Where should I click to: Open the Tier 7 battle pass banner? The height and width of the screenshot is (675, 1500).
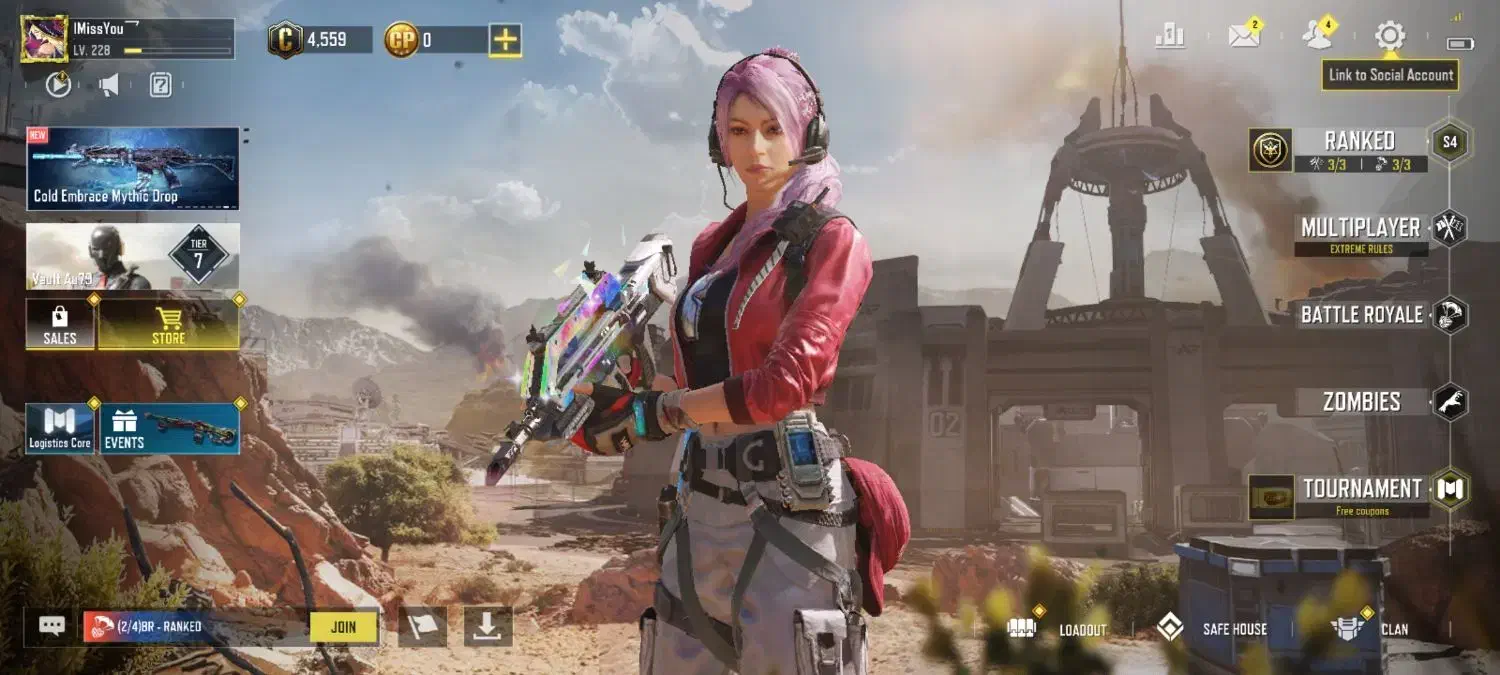(133, 256)
